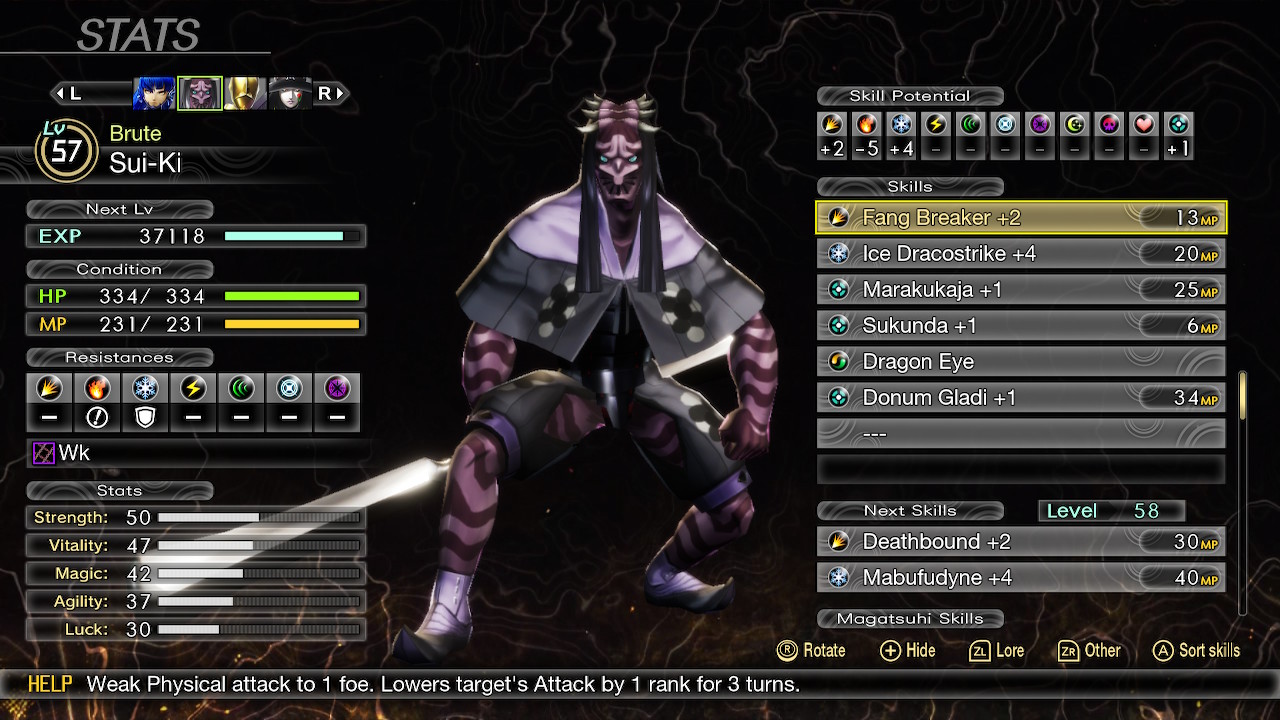
Task: Click the L arrow to view previous demon
Action: tap(68, 93)
